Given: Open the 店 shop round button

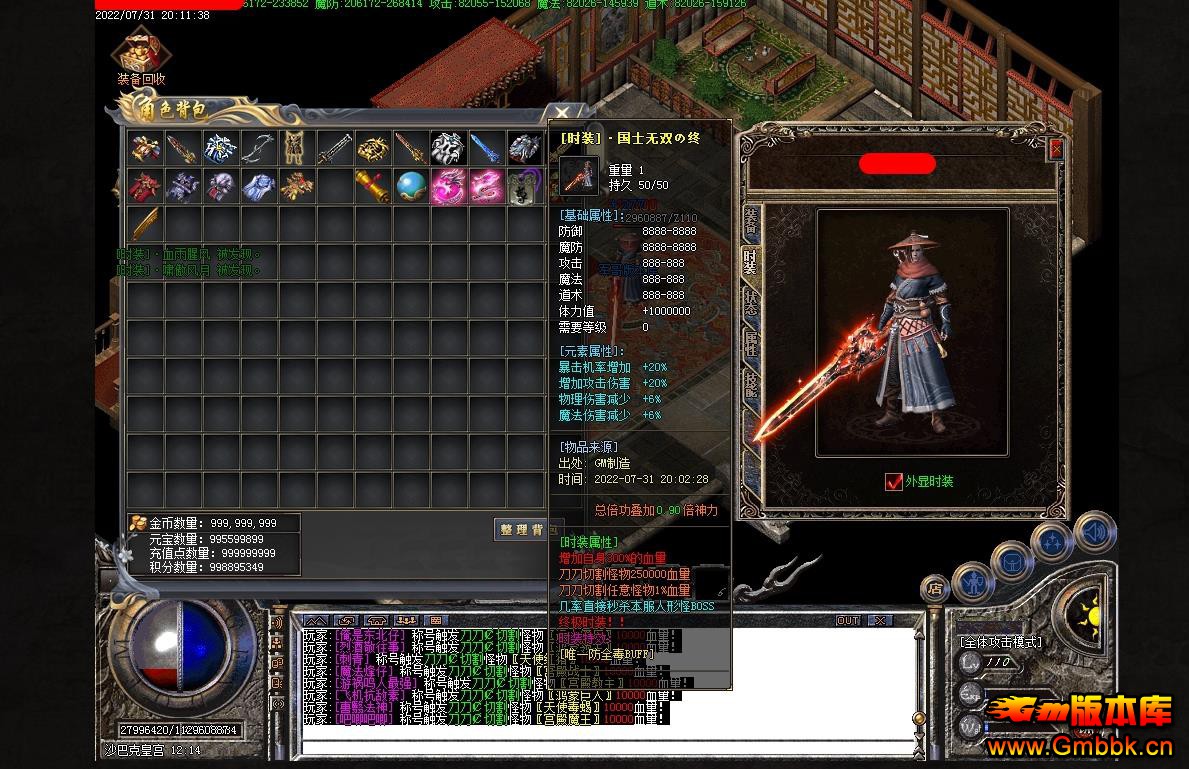Looking at the screenshot, I should 936,589.
